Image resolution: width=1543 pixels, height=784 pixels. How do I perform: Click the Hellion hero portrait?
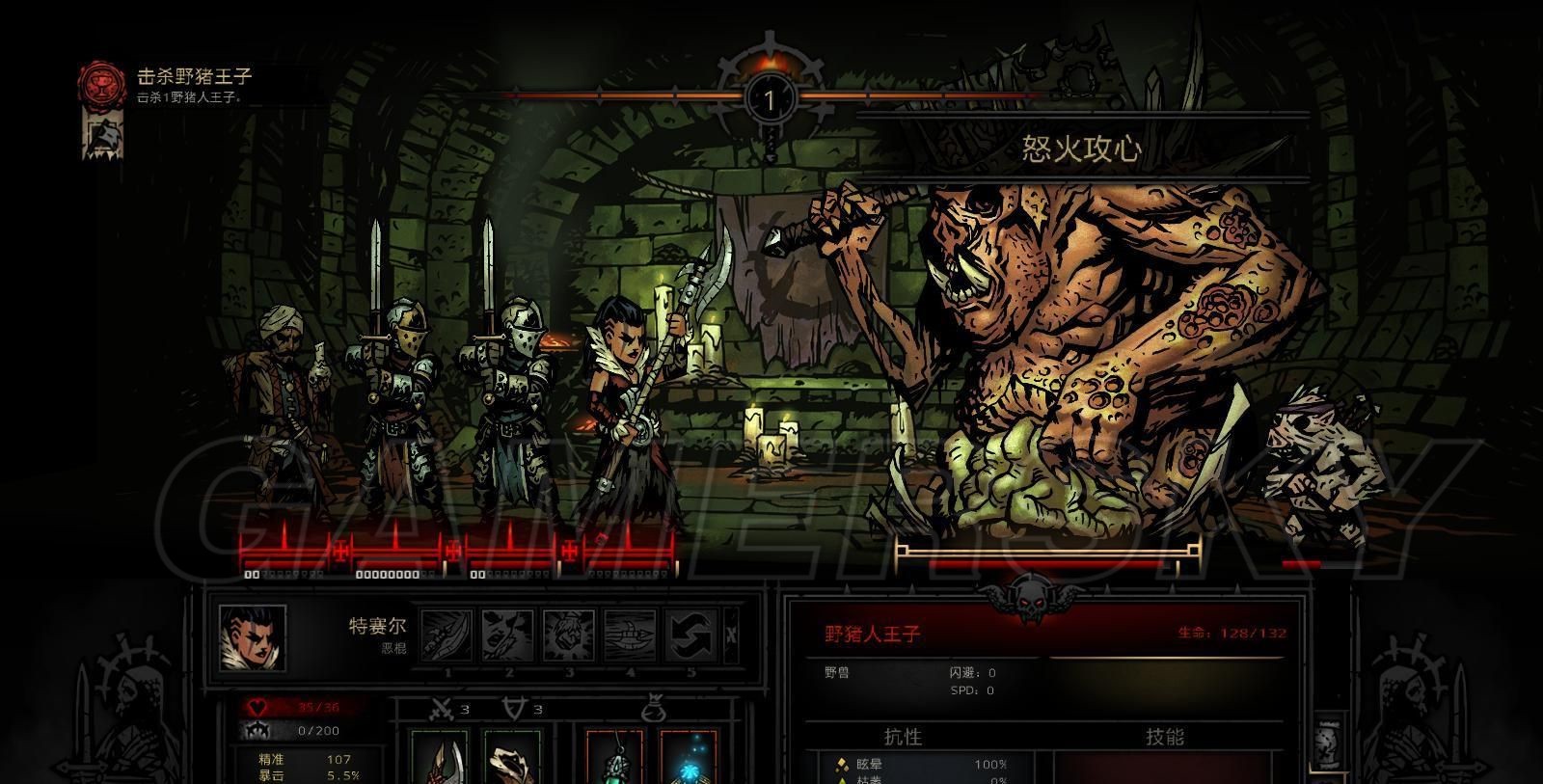click(253, 637)
